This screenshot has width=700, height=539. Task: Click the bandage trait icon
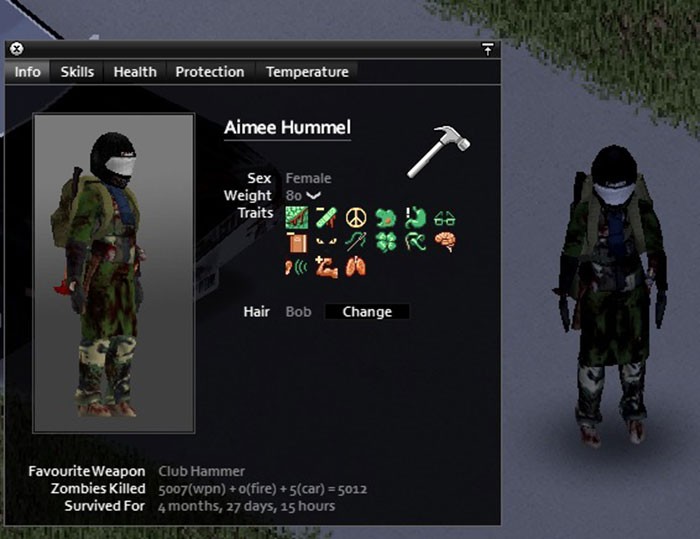pos(325,218)
